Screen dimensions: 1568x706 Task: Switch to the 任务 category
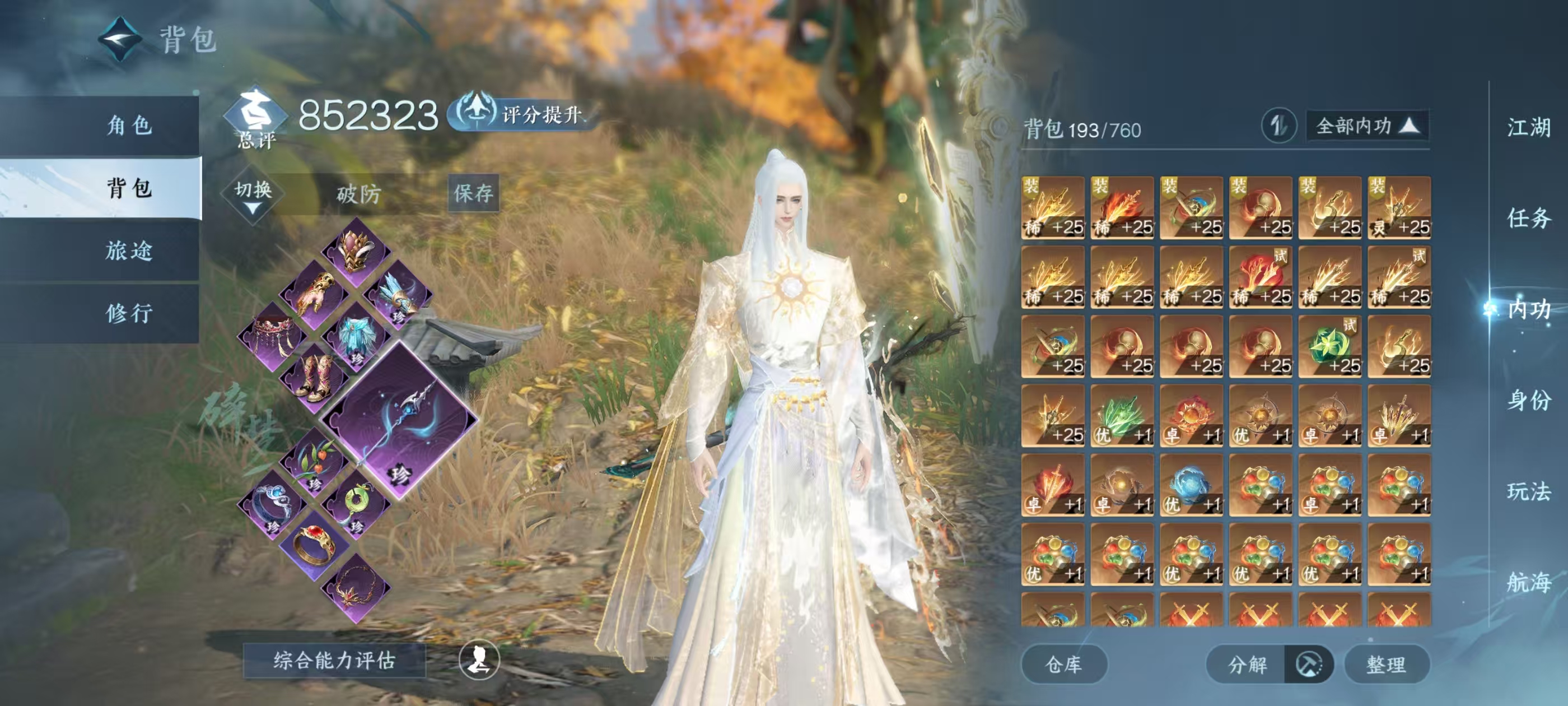tap(1528, 218)
